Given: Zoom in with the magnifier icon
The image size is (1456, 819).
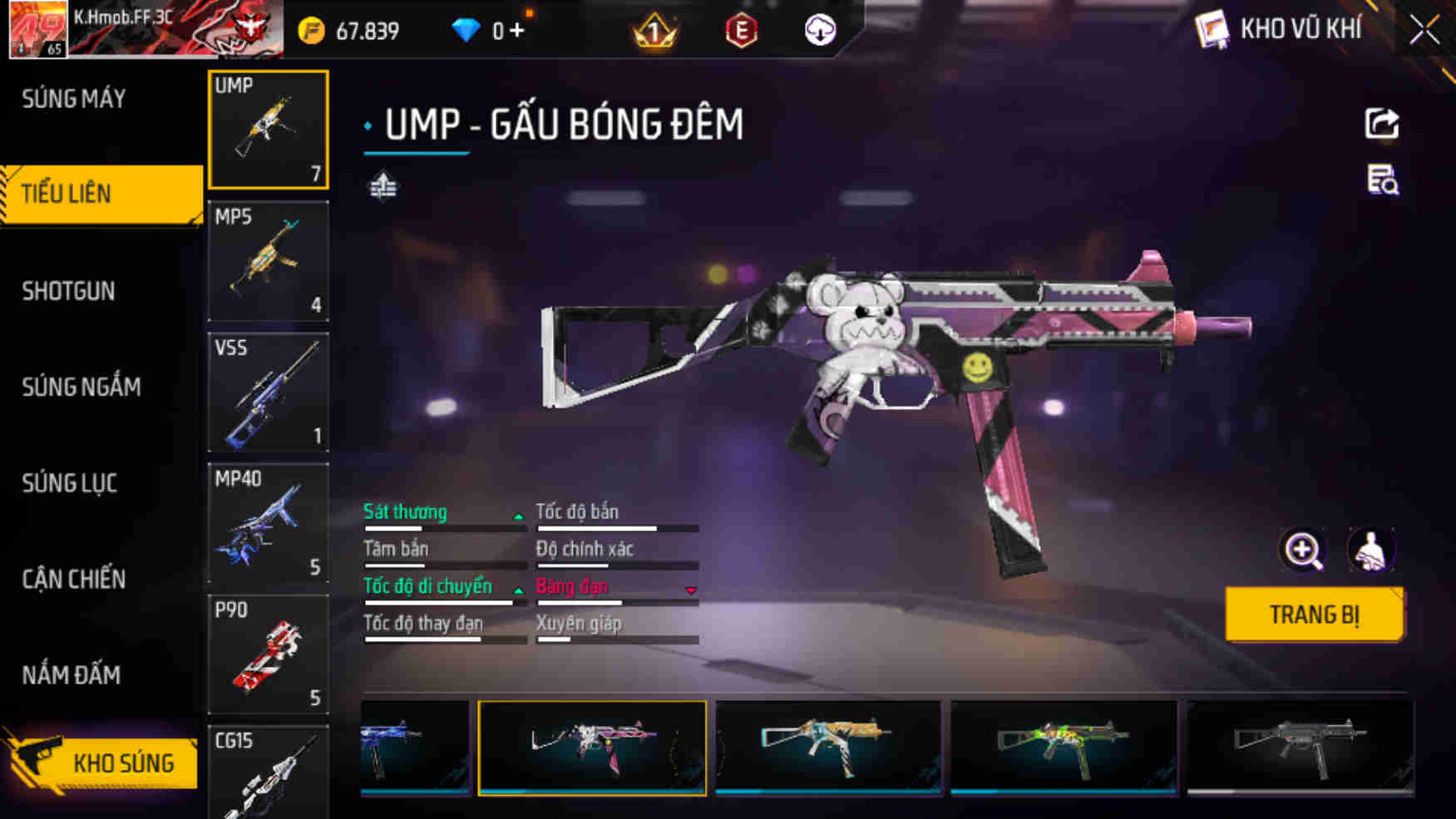Looking at the screenshot, I should (x=1302, y=550).
